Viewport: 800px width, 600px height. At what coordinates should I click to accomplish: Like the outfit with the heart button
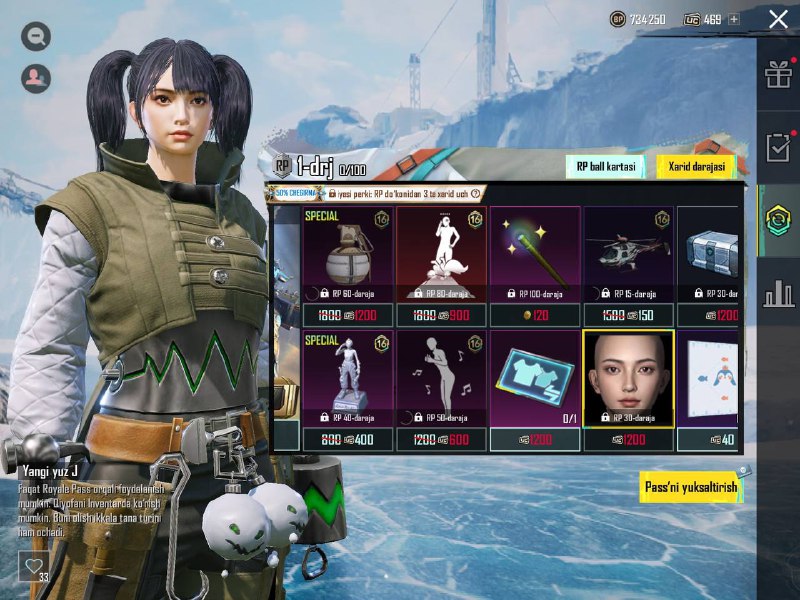(32, 566)
